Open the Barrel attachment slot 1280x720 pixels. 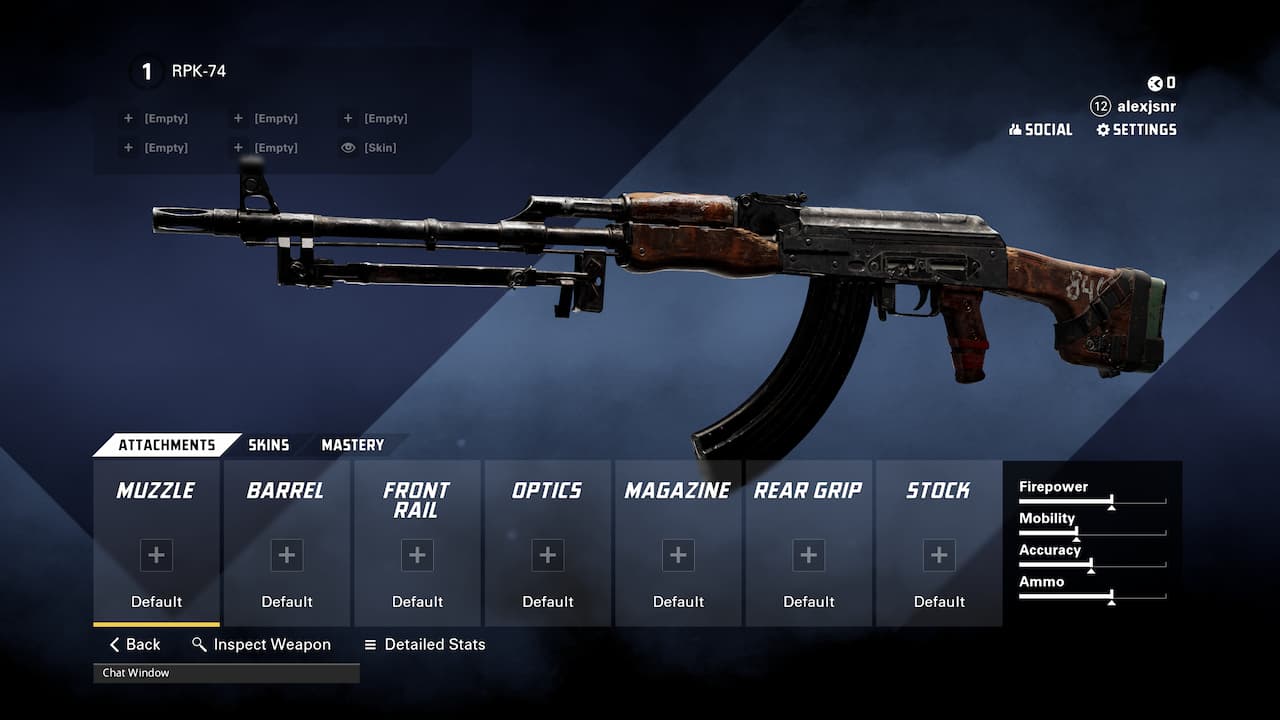point(287,543)
